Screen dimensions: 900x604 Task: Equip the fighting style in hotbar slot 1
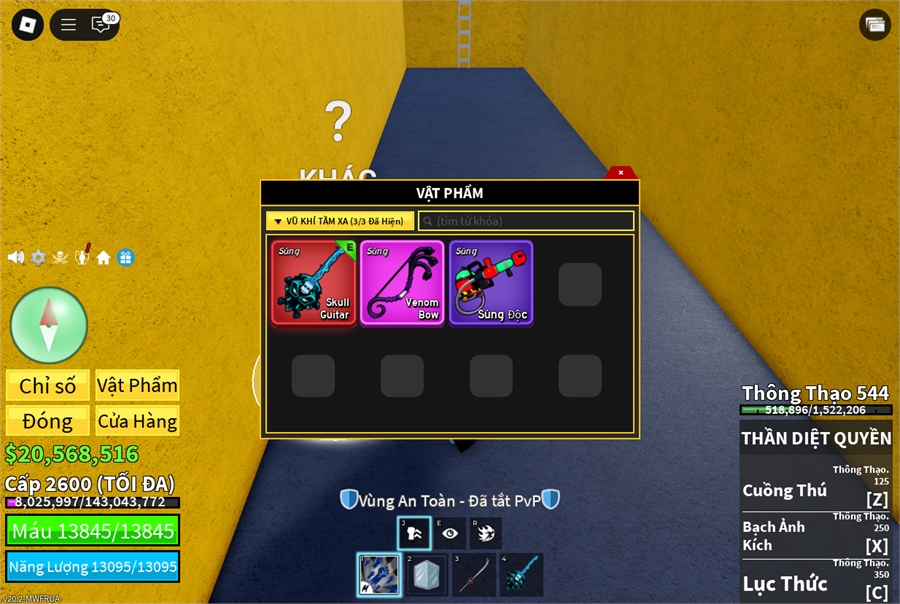coord(380,574)
